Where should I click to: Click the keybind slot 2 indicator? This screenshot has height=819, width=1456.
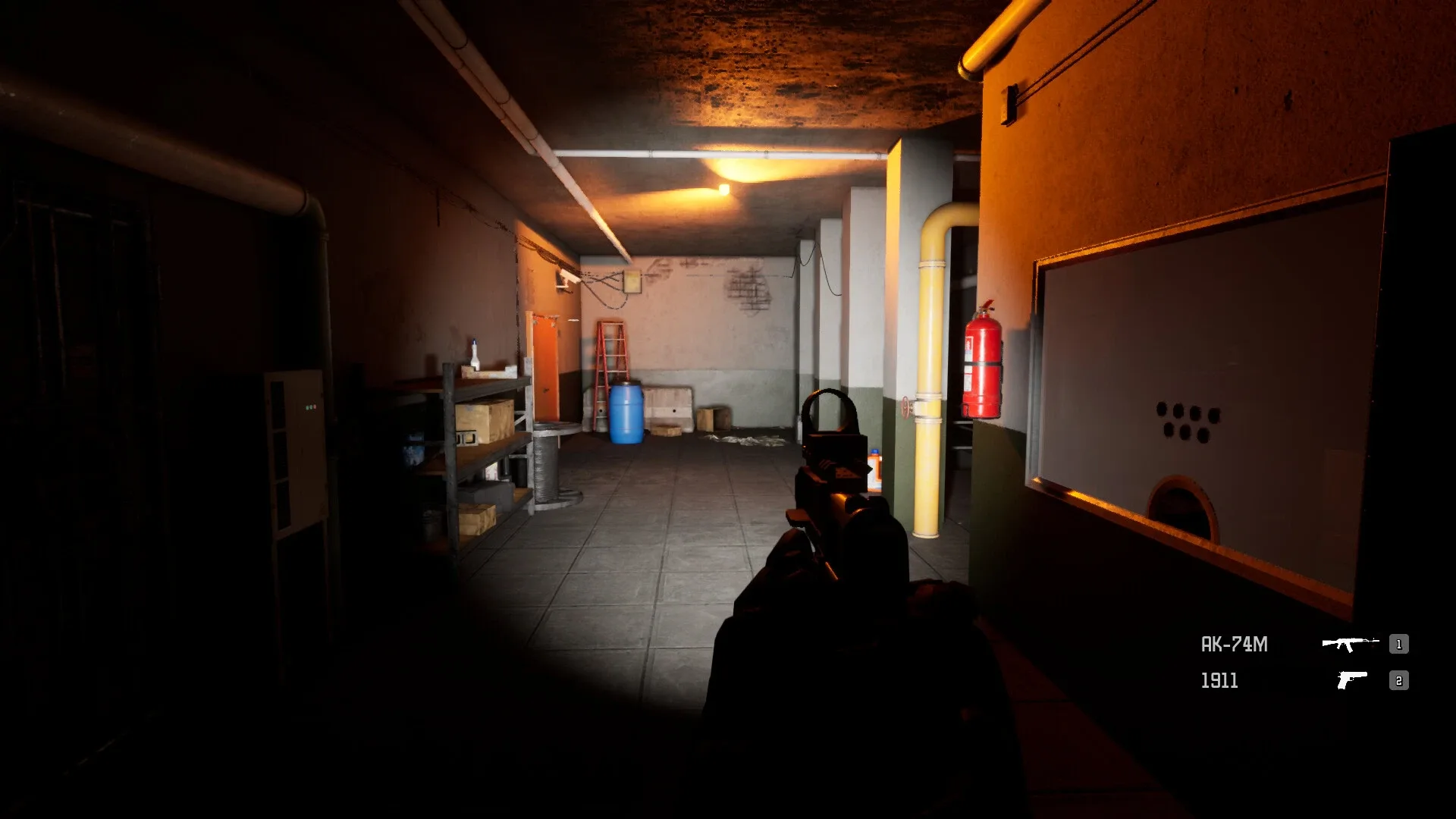click(1398, 681)
